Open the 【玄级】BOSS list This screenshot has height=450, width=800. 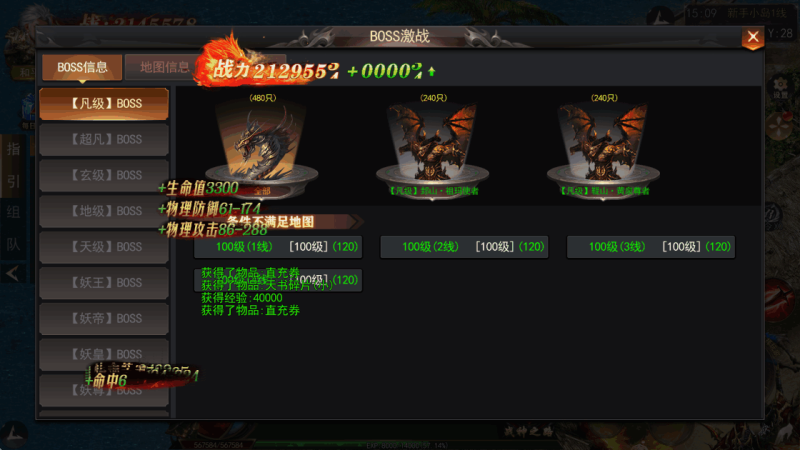pyautogui.click(x=104, y=175)
